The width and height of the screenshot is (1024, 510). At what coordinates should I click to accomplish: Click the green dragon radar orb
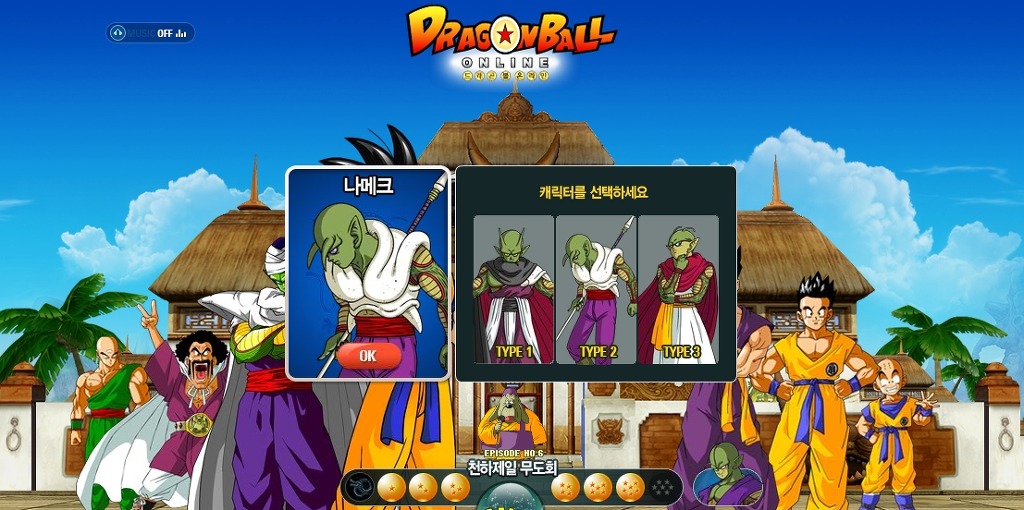(511, 497)
